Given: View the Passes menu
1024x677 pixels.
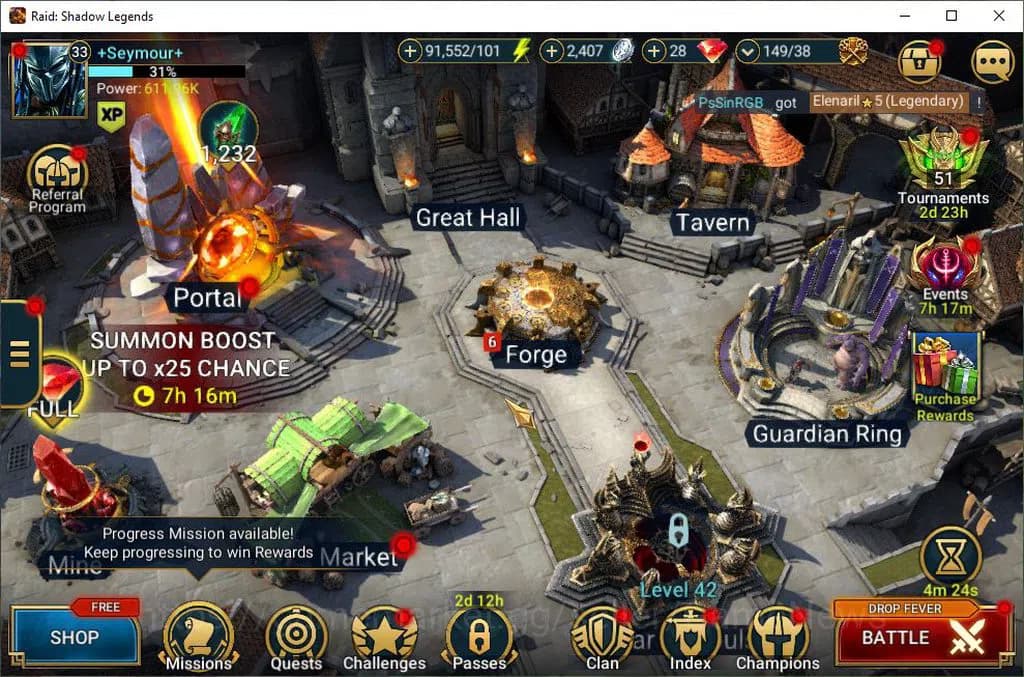Looking at the screenshot, I should point(478,636).
